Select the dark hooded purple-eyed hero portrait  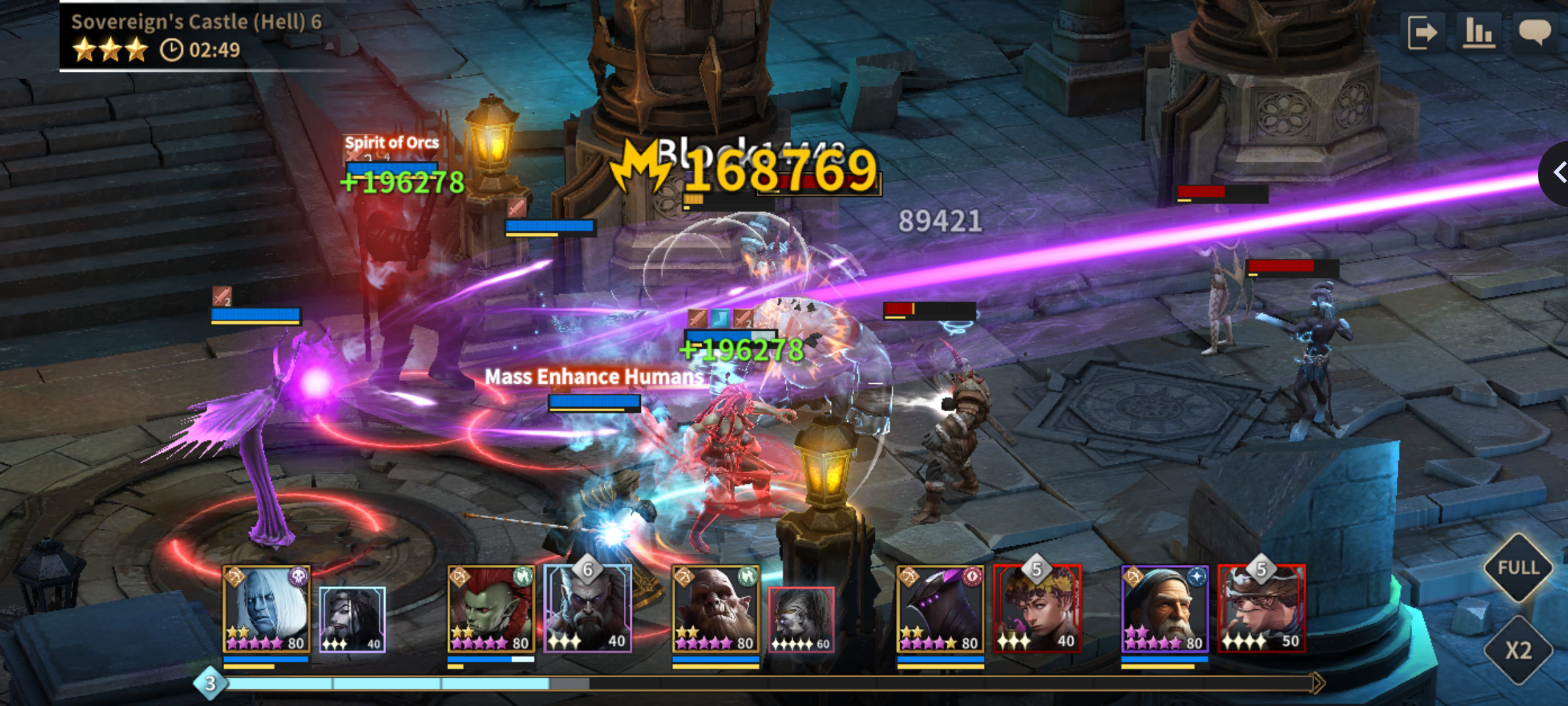click(x=940, y=609)
